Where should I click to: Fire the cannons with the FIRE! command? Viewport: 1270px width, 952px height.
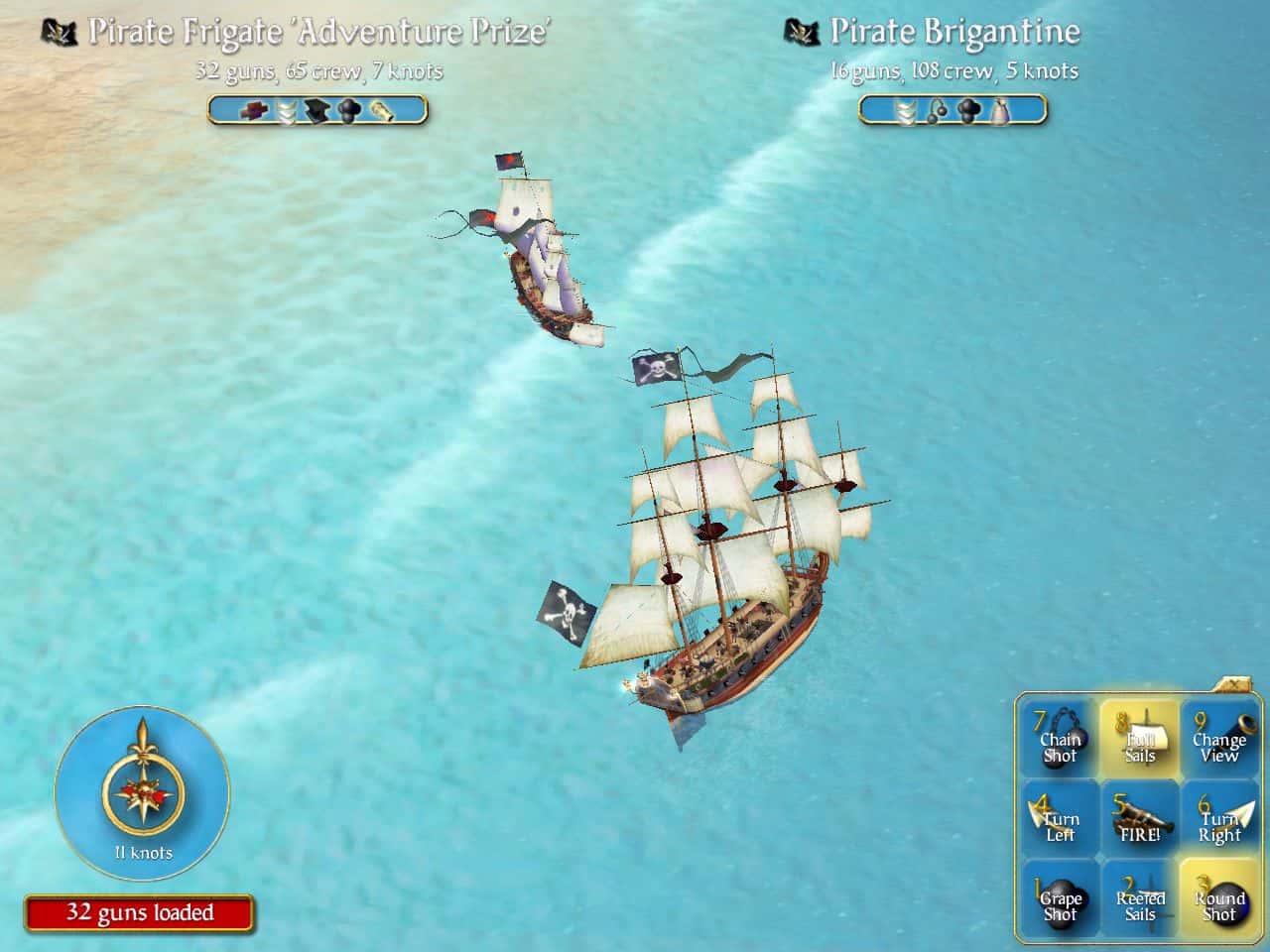tap(1139, 821)
